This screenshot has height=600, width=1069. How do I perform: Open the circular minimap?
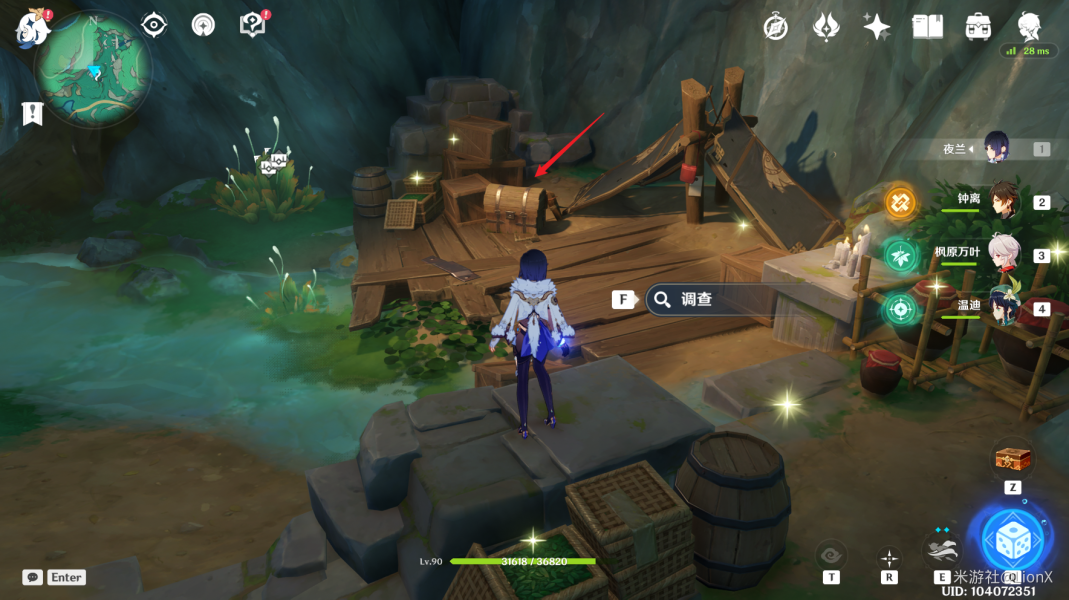tap(93, 70)
